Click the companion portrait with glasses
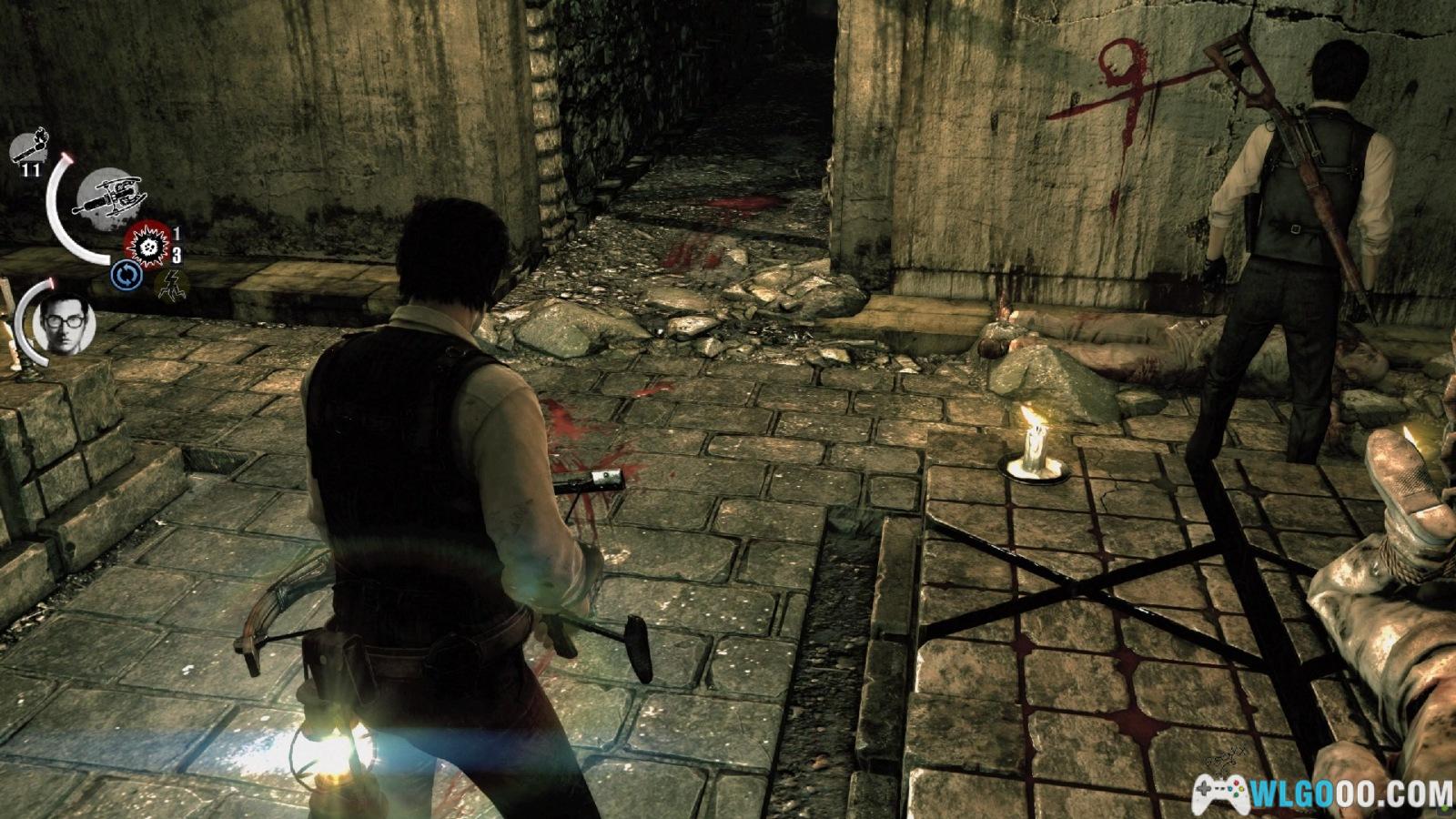The image size is (1456, 819). coord(65,324)
